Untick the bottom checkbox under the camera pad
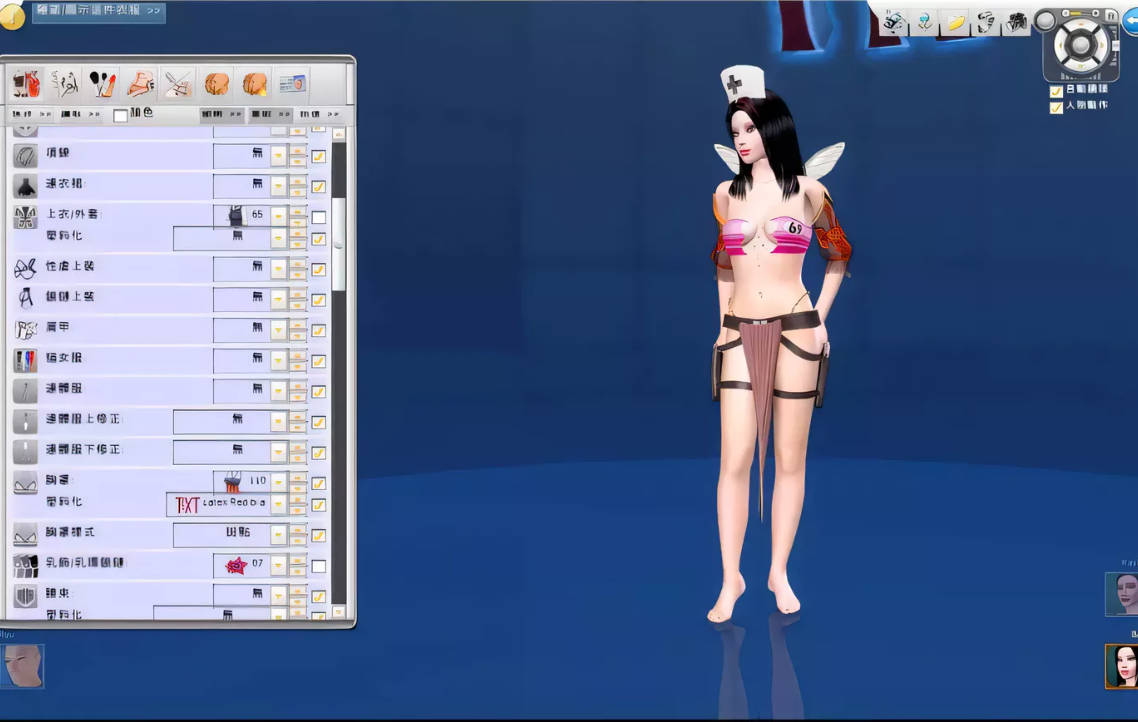The image size is (1138, 722). (1056, 107)
